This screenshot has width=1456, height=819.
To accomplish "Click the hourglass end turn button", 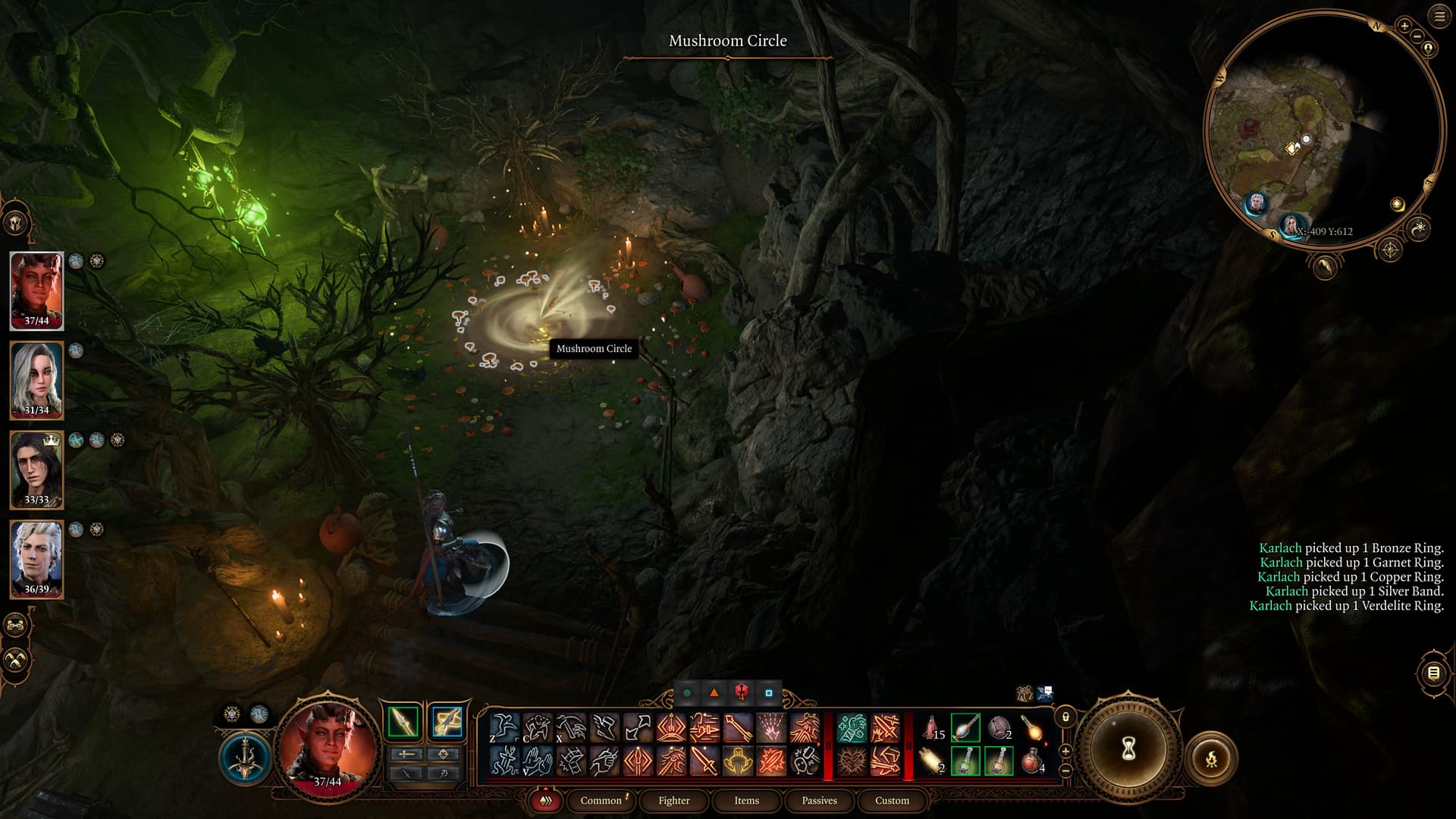I will click(x=1128, y=749).
